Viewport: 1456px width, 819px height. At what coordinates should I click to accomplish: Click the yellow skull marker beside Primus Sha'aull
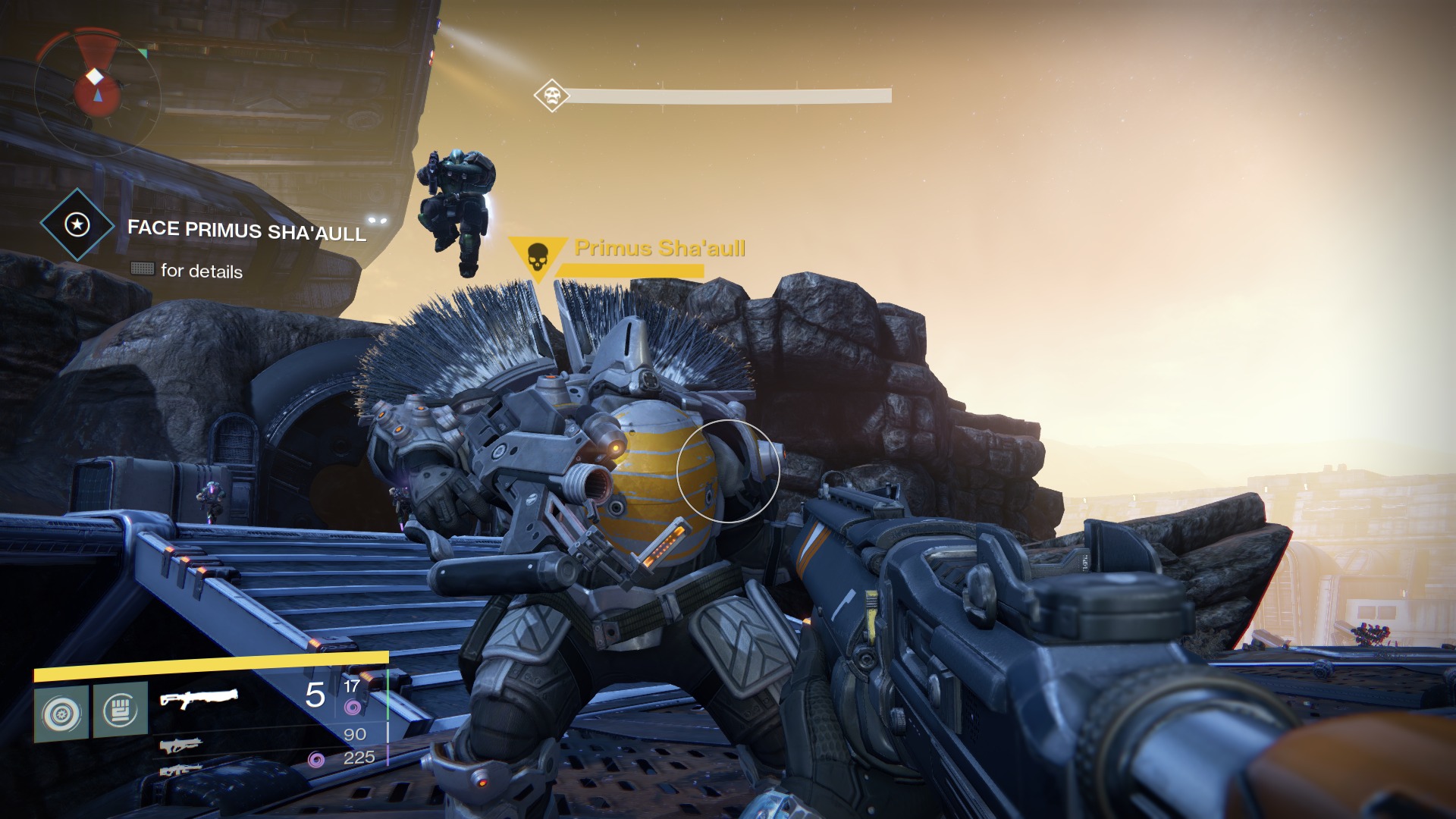point(537,257)
